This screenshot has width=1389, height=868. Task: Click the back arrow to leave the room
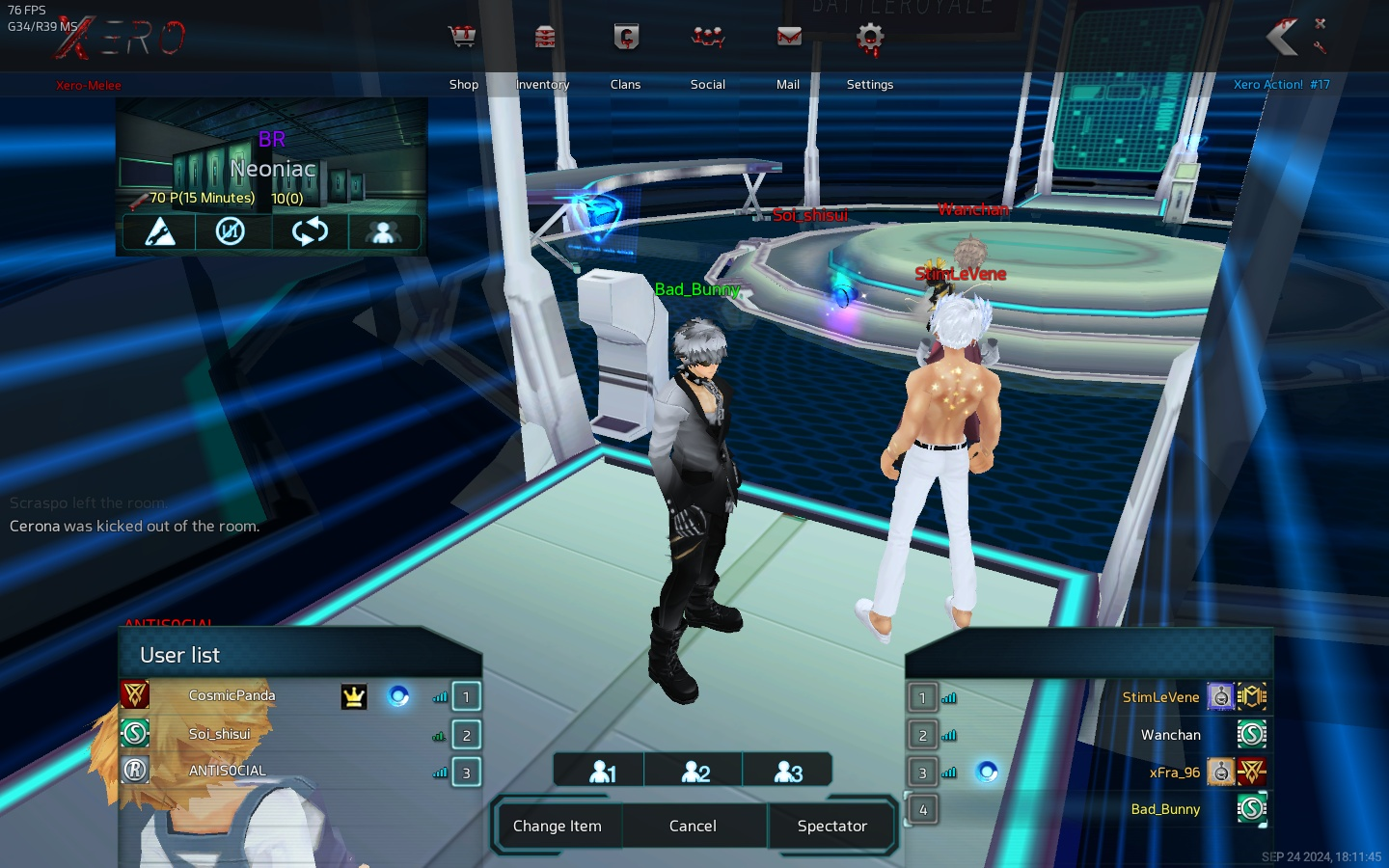click(x=1282, y=38)
